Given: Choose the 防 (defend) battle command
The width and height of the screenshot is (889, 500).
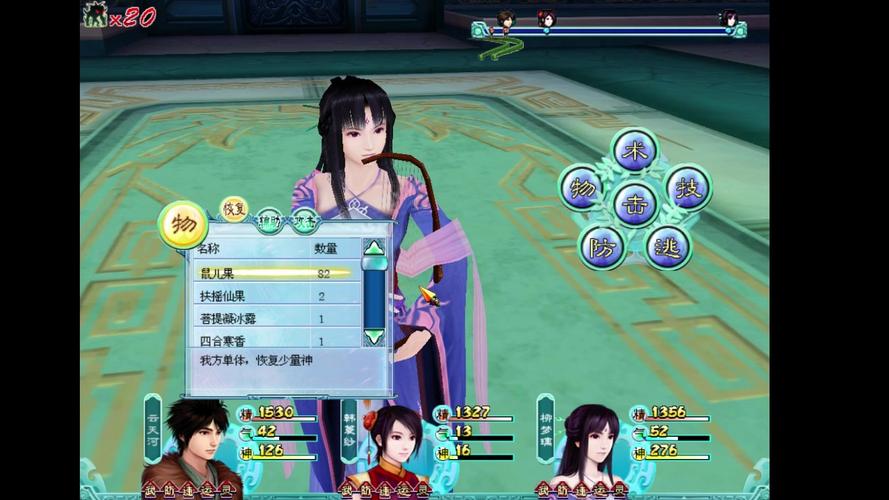Looking at the screenshot, I should (x=602, y=246).
